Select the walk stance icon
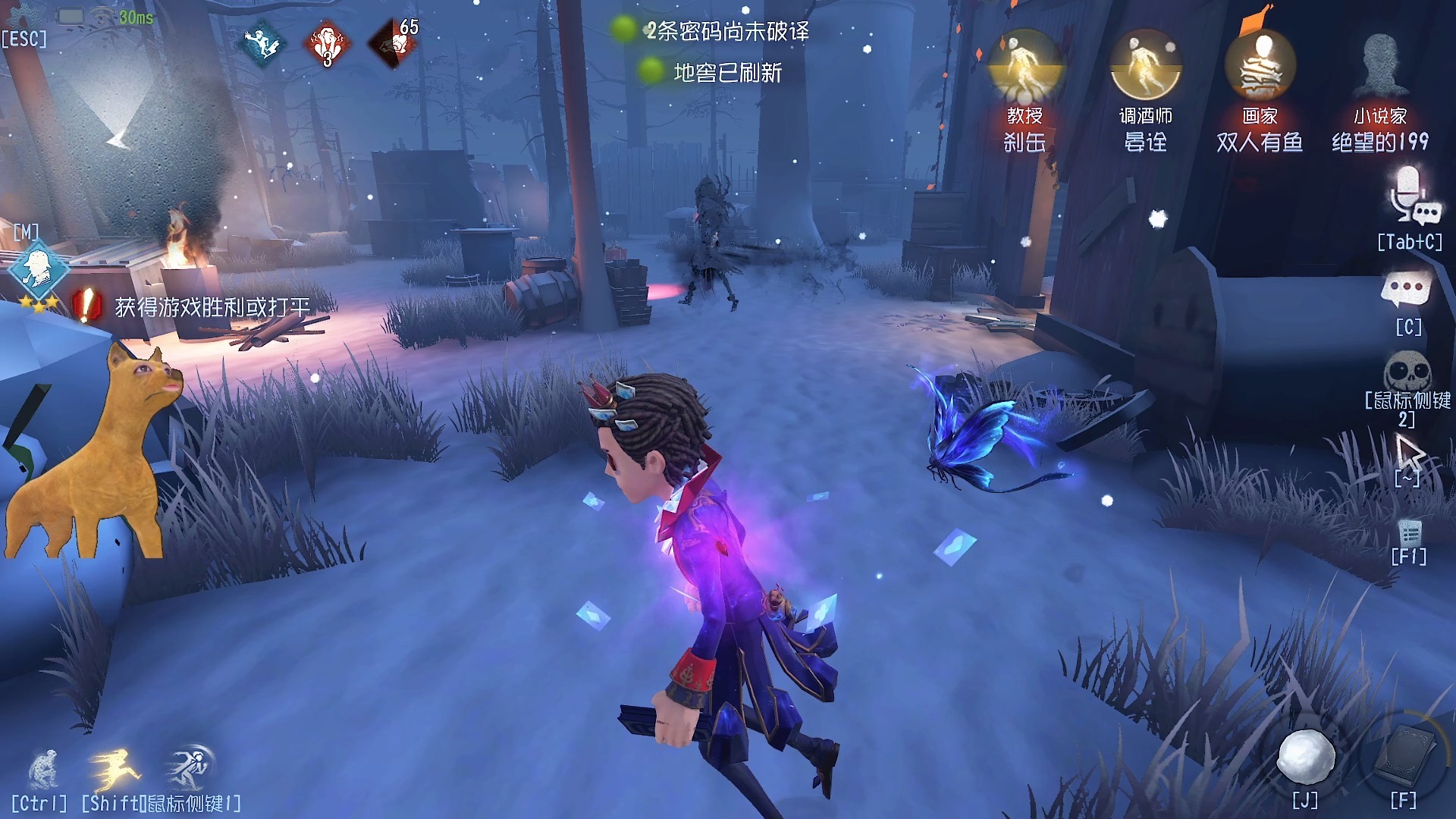 (190, 767)
